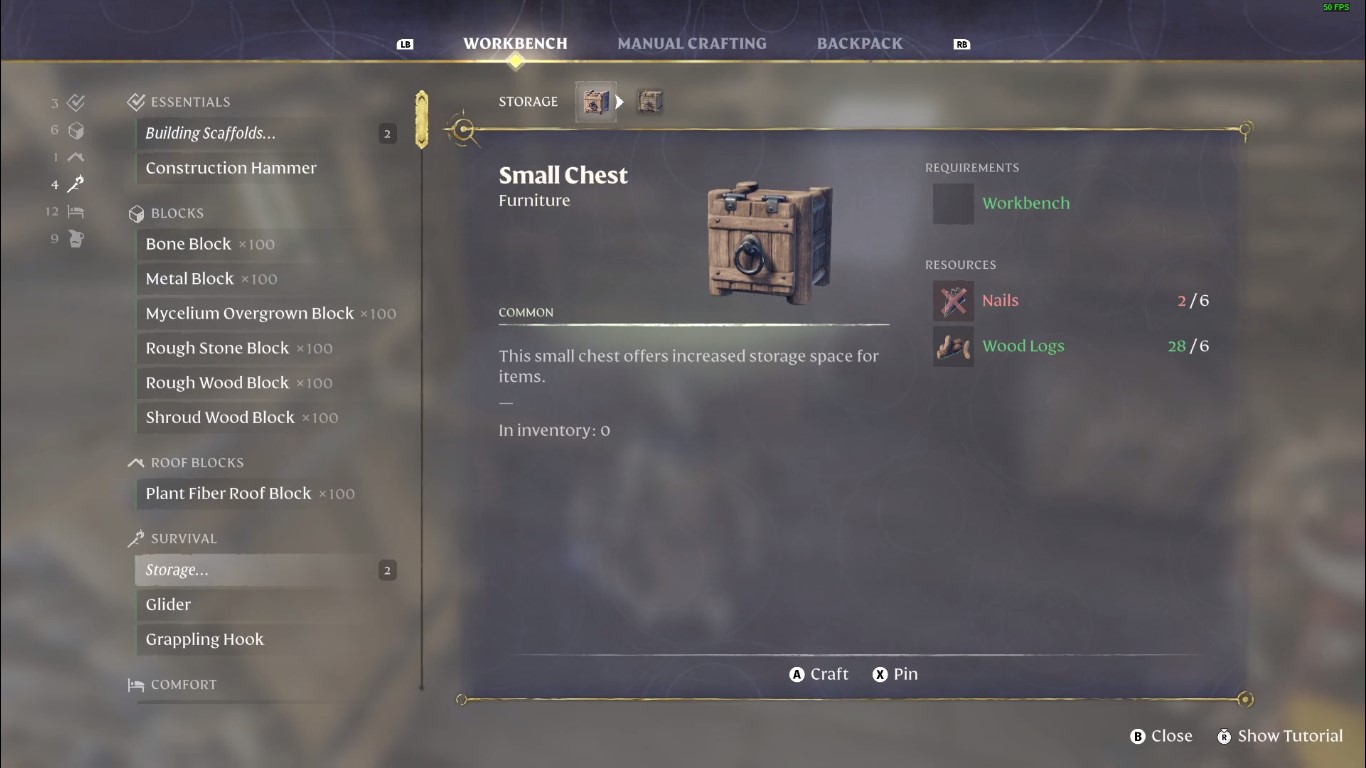Viewport: 1366px width, 768px height.
Task: Select the second storage chest thumbnail
Action: pyautogui.click(x=650, y=101)
